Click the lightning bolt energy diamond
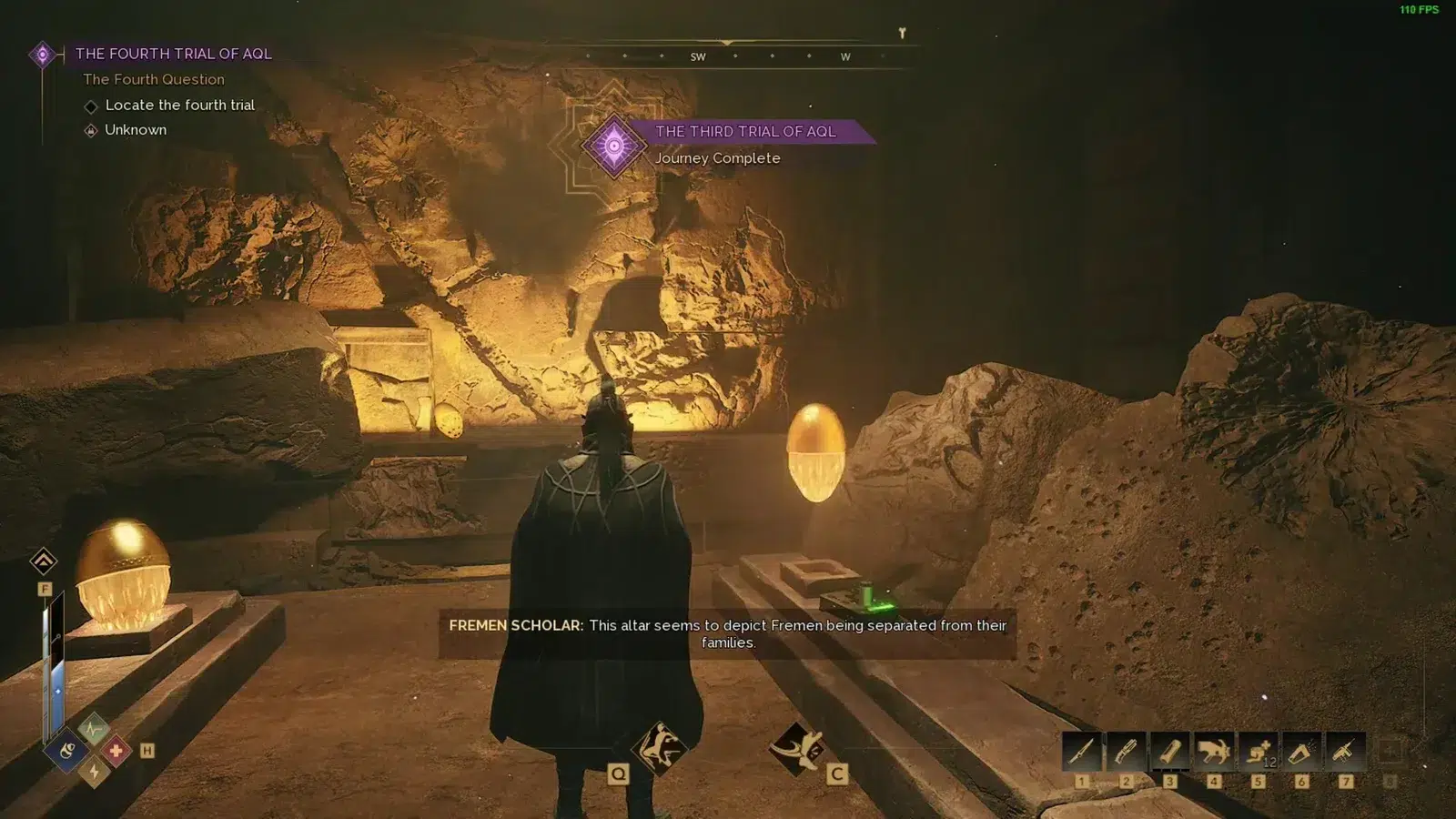 [x=94, y=773]
